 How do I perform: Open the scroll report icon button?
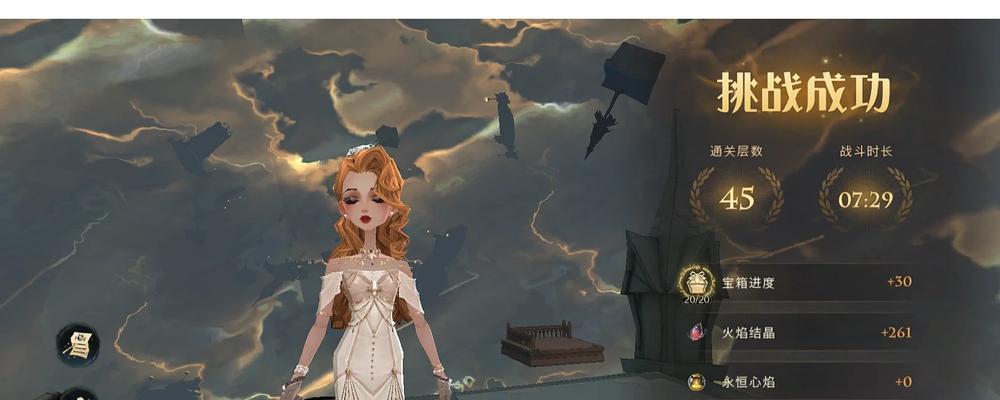[x=77, y=344]
